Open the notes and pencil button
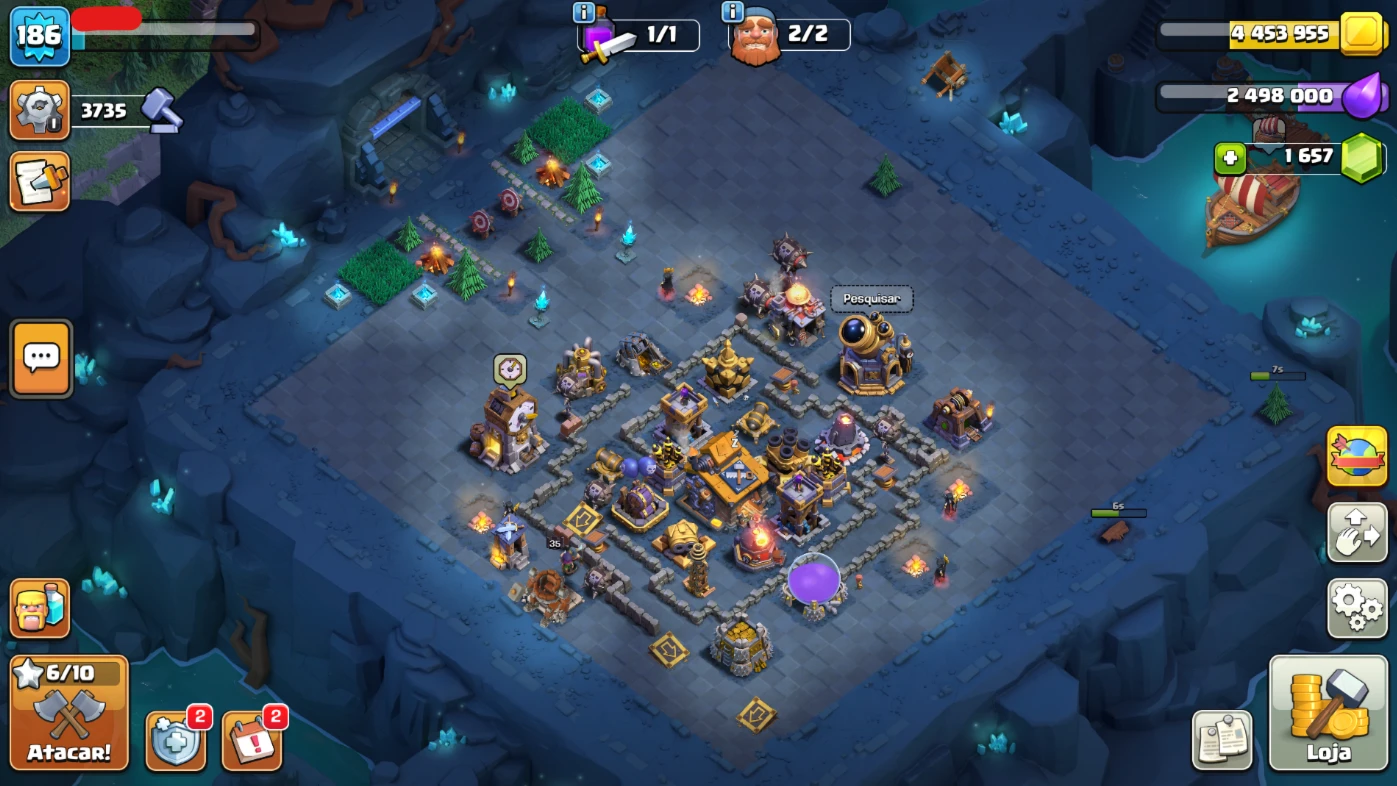 [39, 181]
